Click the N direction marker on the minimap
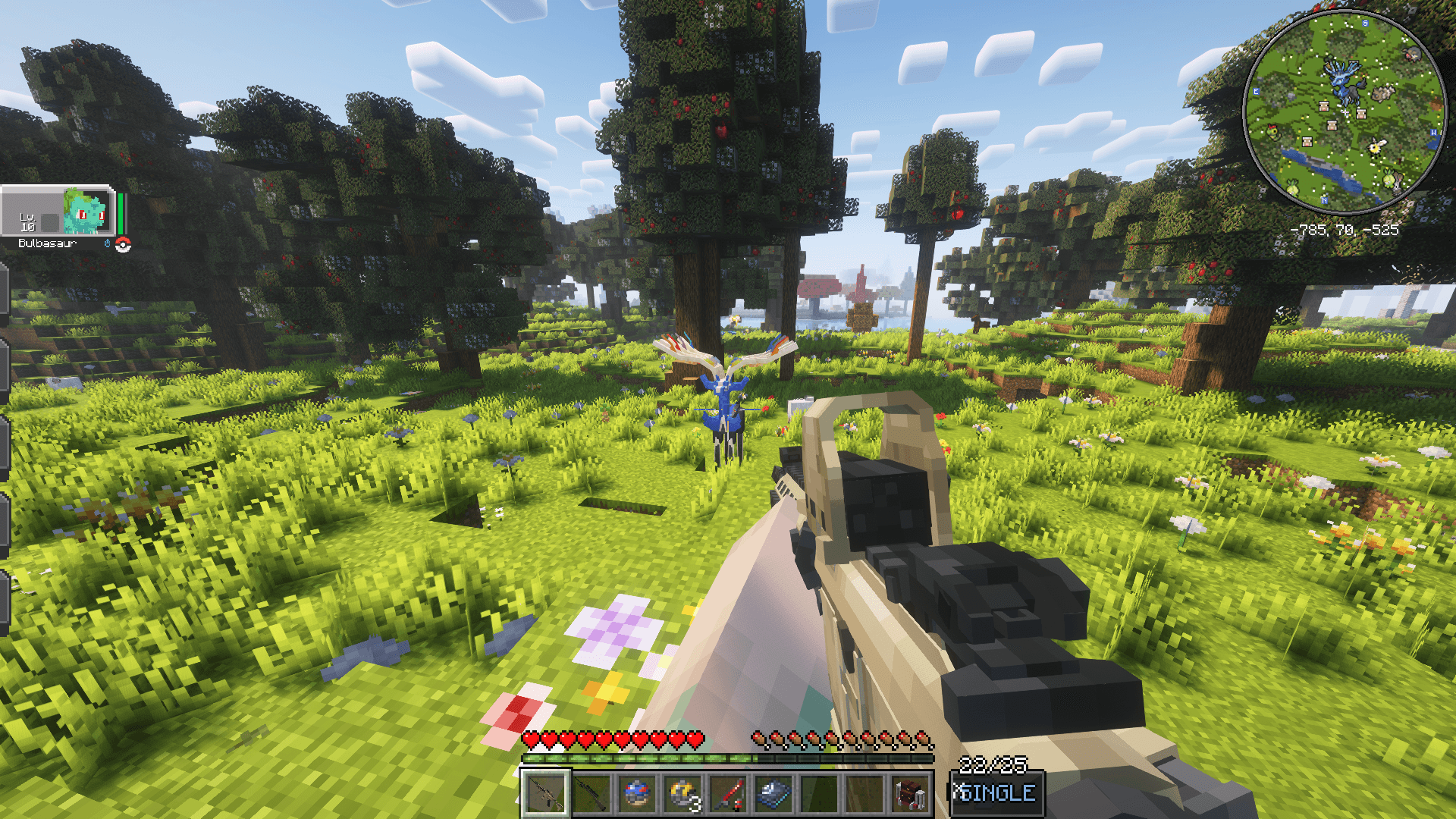 (1324, 200)
